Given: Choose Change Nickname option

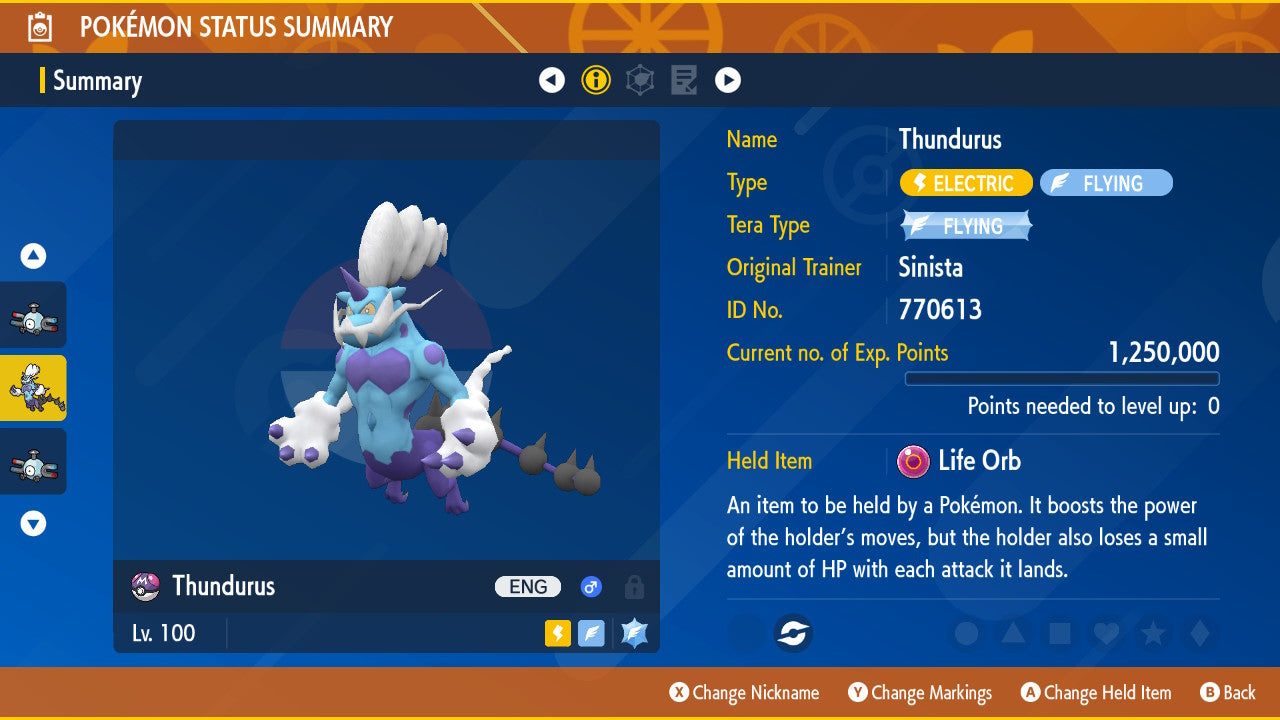Looking at the screenshot, I should (x=744, y=692).
